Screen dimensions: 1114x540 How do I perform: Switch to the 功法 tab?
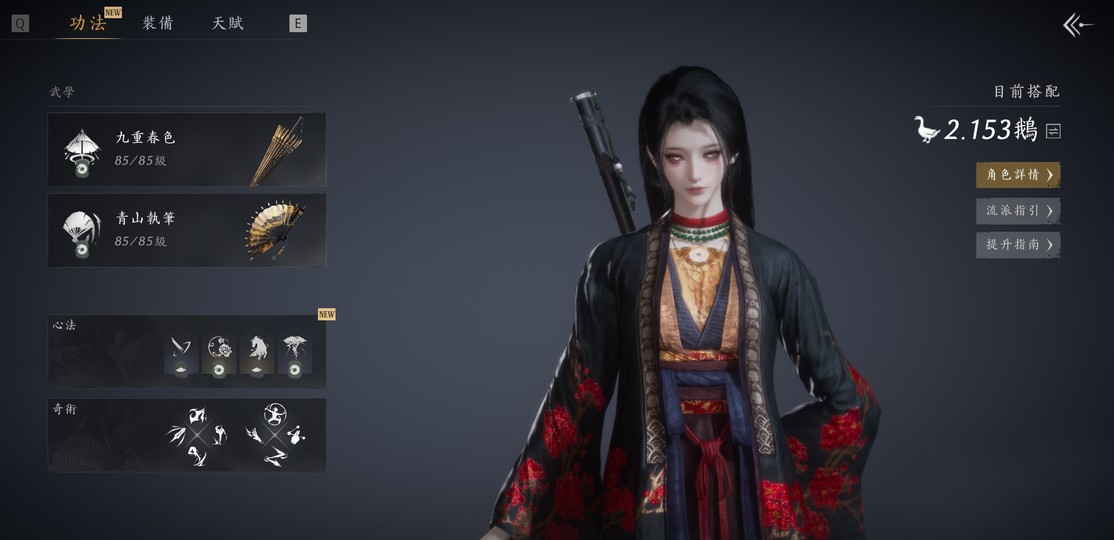(x=88, y=23)
